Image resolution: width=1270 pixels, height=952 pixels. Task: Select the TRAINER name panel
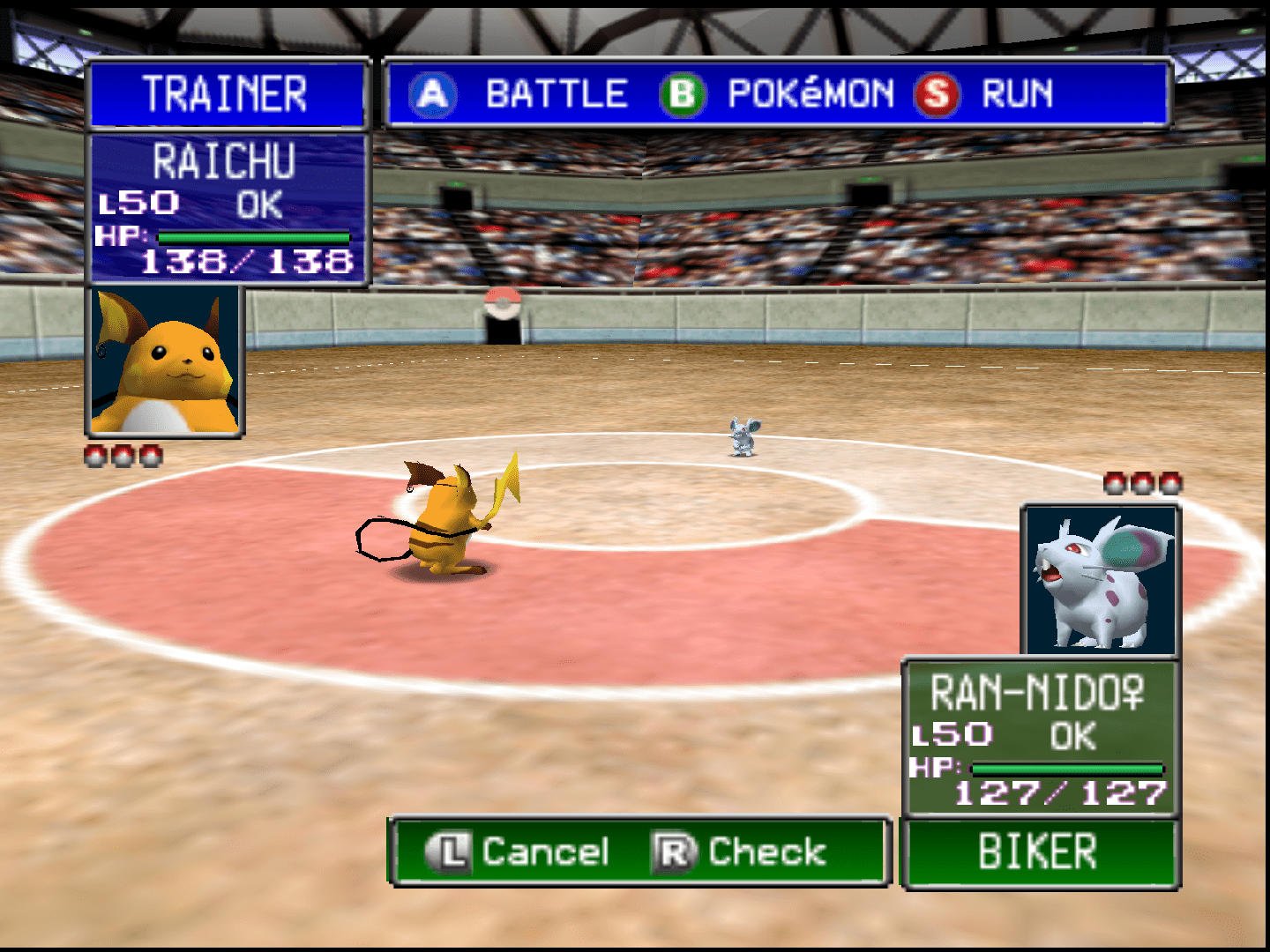click(x=227, y=93)
